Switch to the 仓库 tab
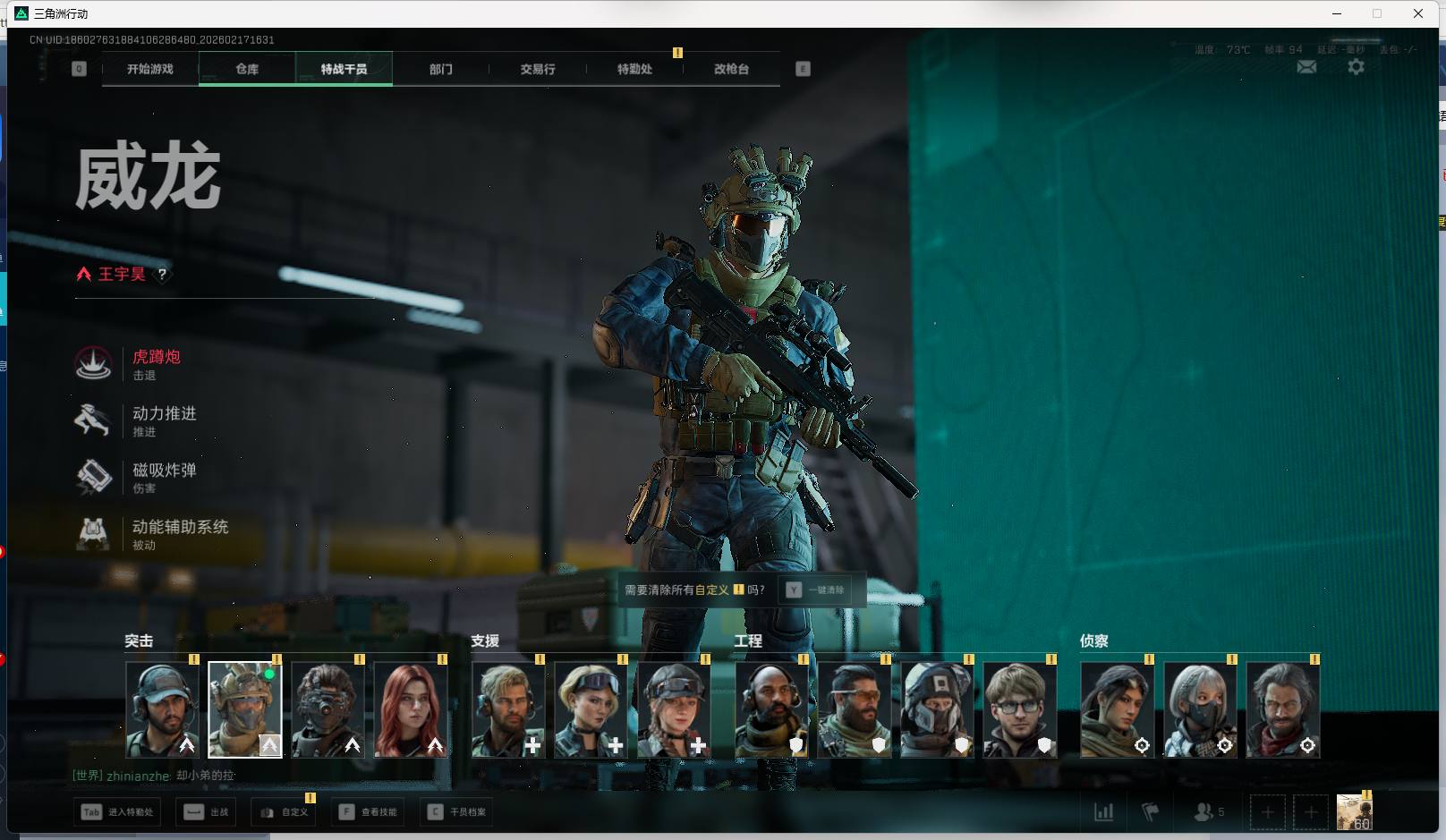Image resolution: width=1446 pixels, height=840 pixels. pyautogui.click(x=247, y=69)
